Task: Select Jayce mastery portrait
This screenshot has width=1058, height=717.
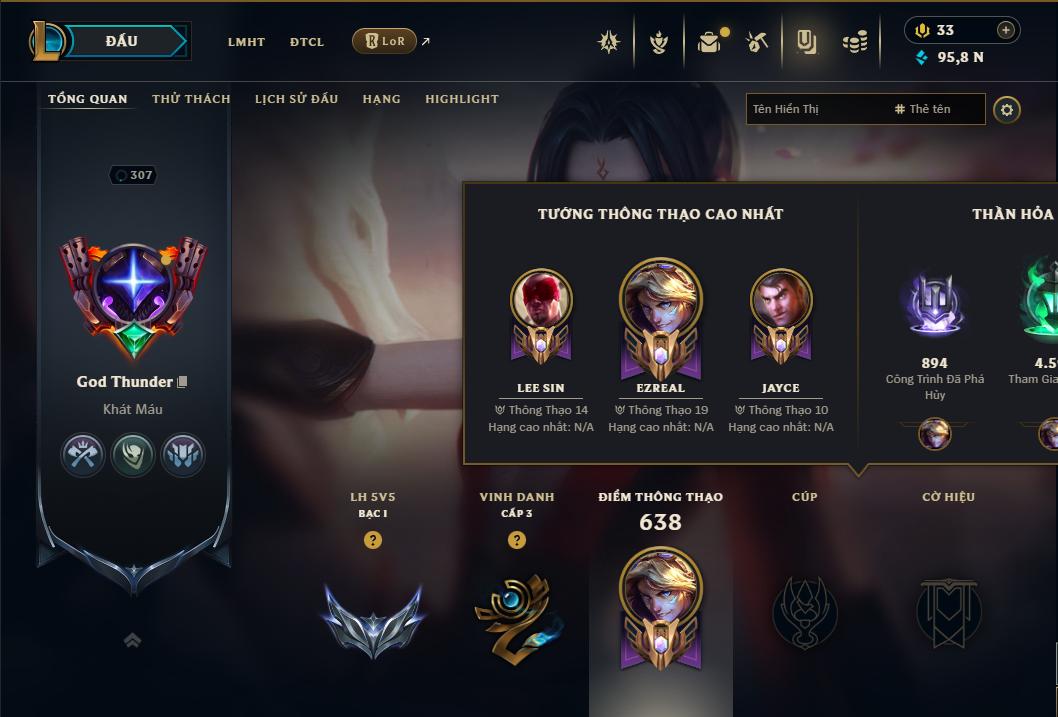Action: pyautogui.click(x=781, y=298)
